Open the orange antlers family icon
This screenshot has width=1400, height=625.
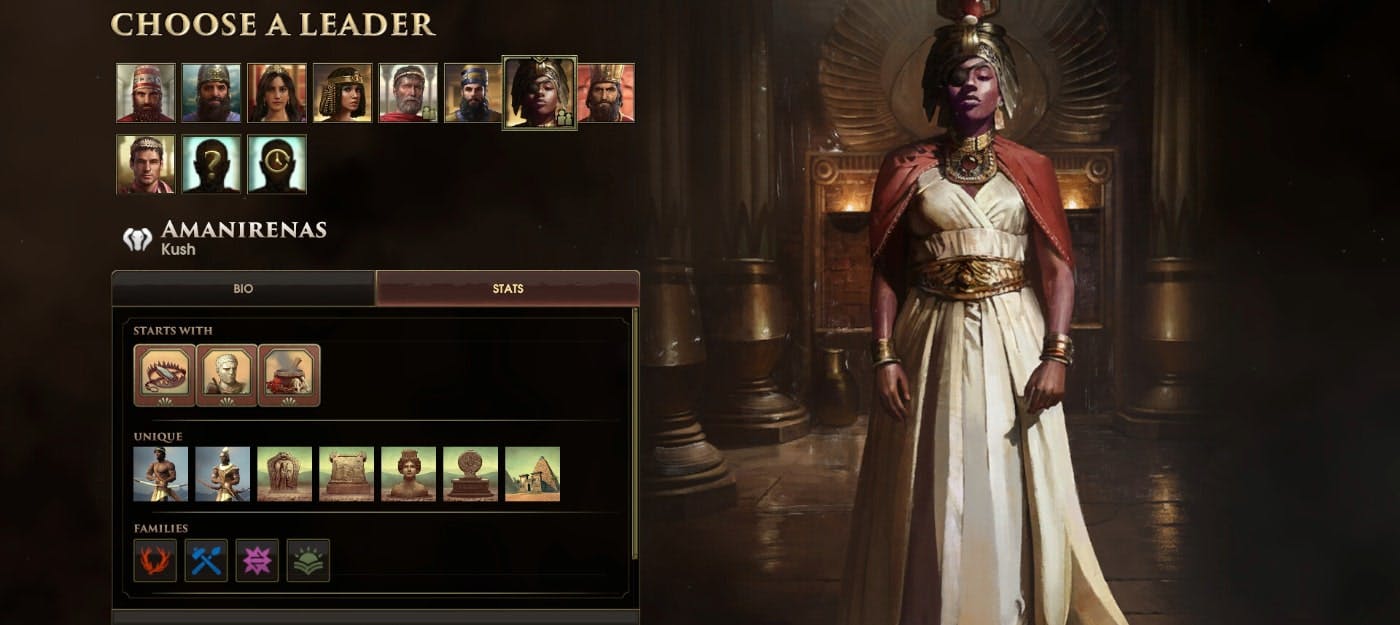[155, 561]
